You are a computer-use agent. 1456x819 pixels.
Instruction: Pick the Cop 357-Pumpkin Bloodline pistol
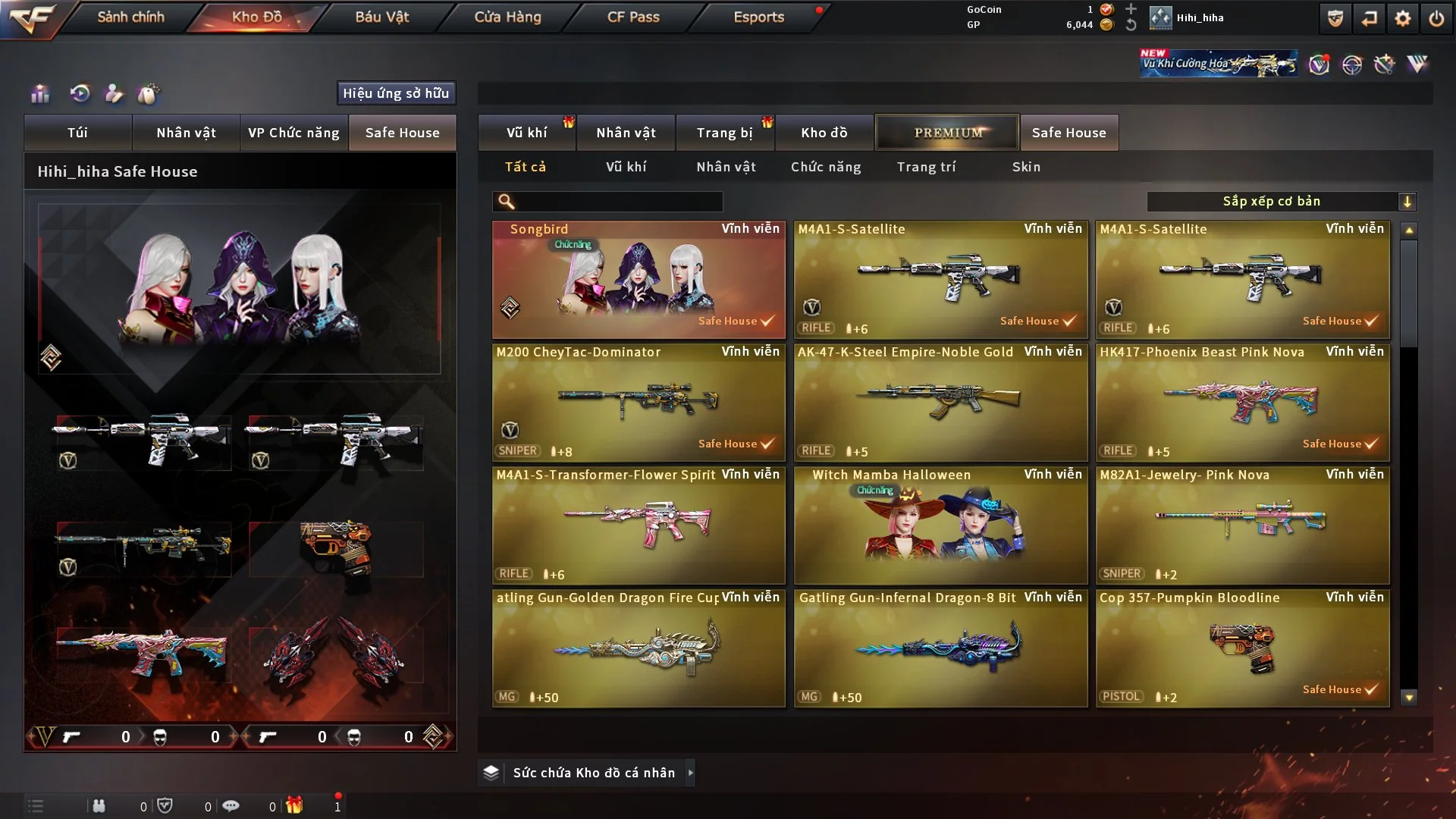point(1242,648)
